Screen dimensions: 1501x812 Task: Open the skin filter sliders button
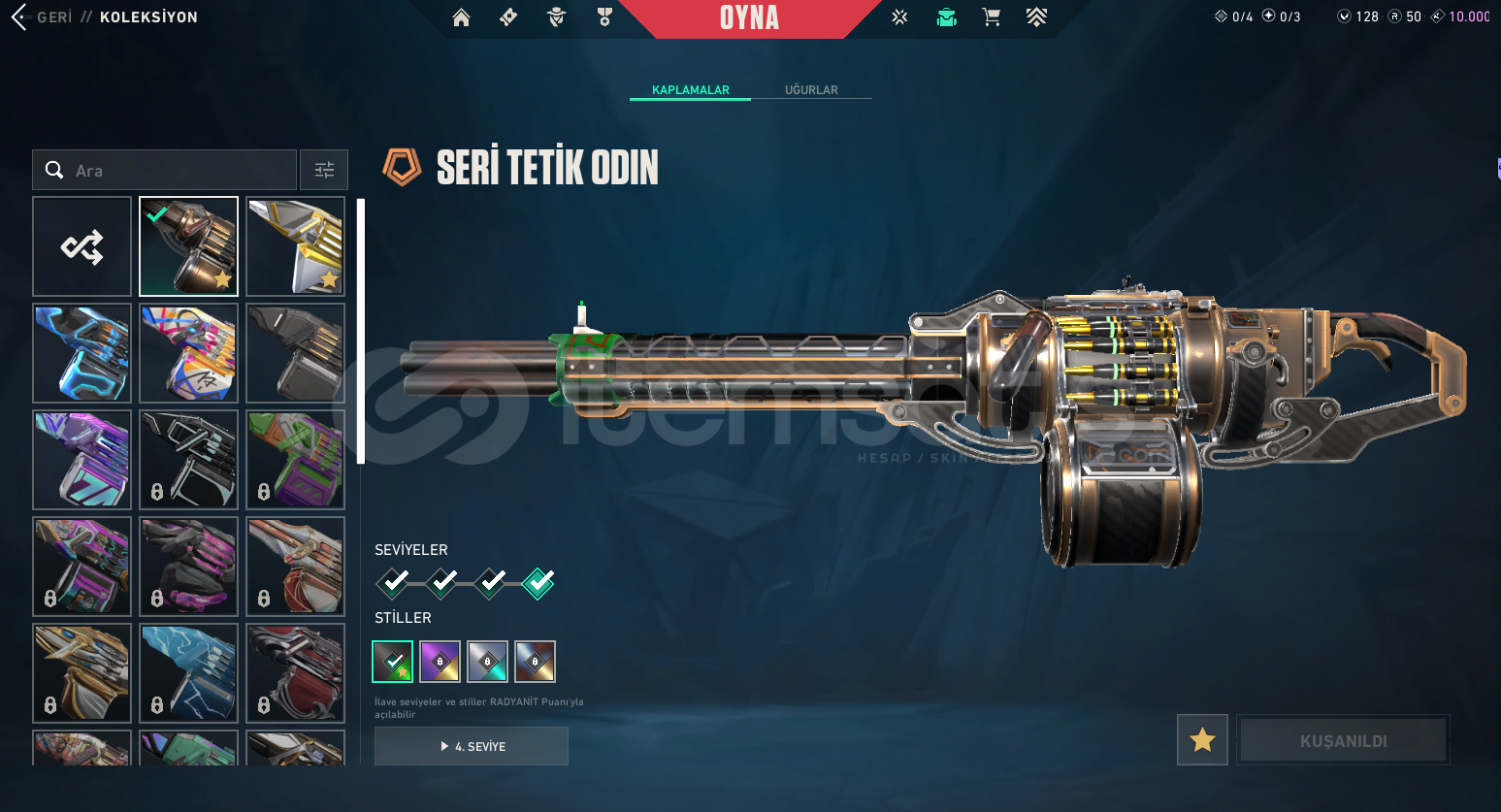click(324, 171)
